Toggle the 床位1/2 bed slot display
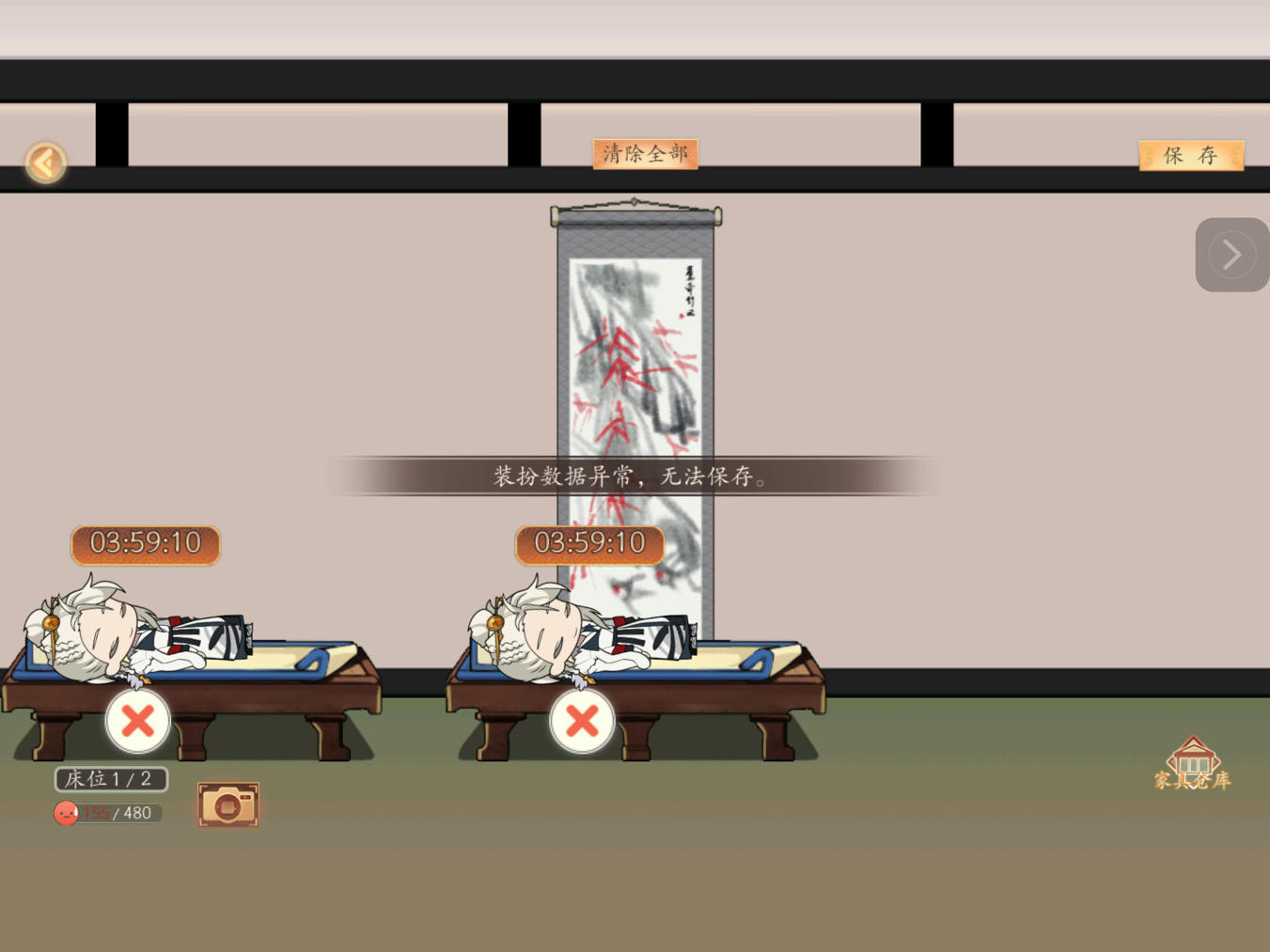1270x952 pixels. (110, 778)
